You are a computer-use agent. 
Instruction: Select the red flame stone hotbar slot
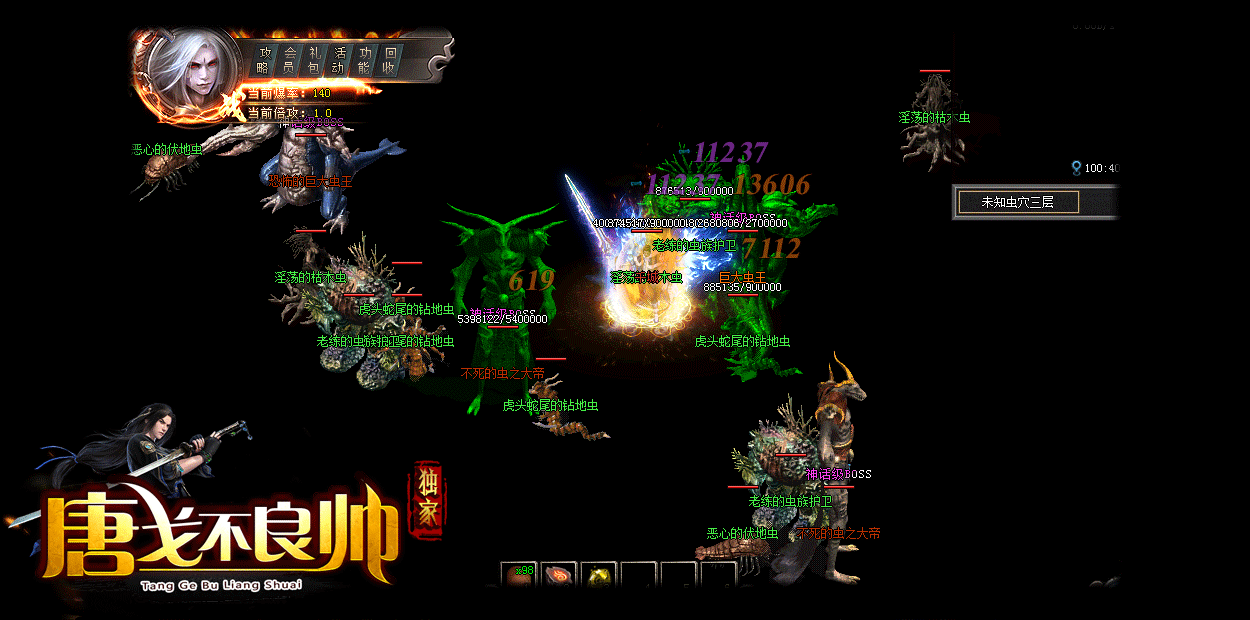[559, 576]
